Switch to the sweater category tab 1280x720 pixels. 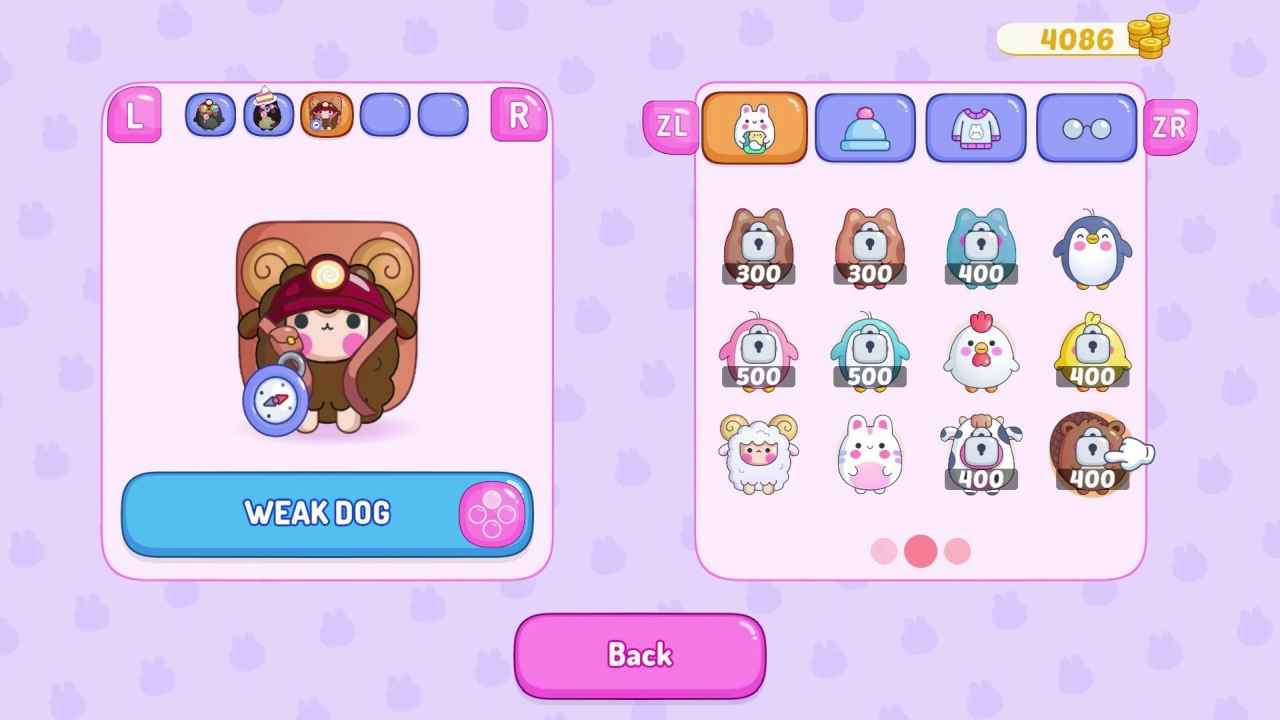point(976,128)
